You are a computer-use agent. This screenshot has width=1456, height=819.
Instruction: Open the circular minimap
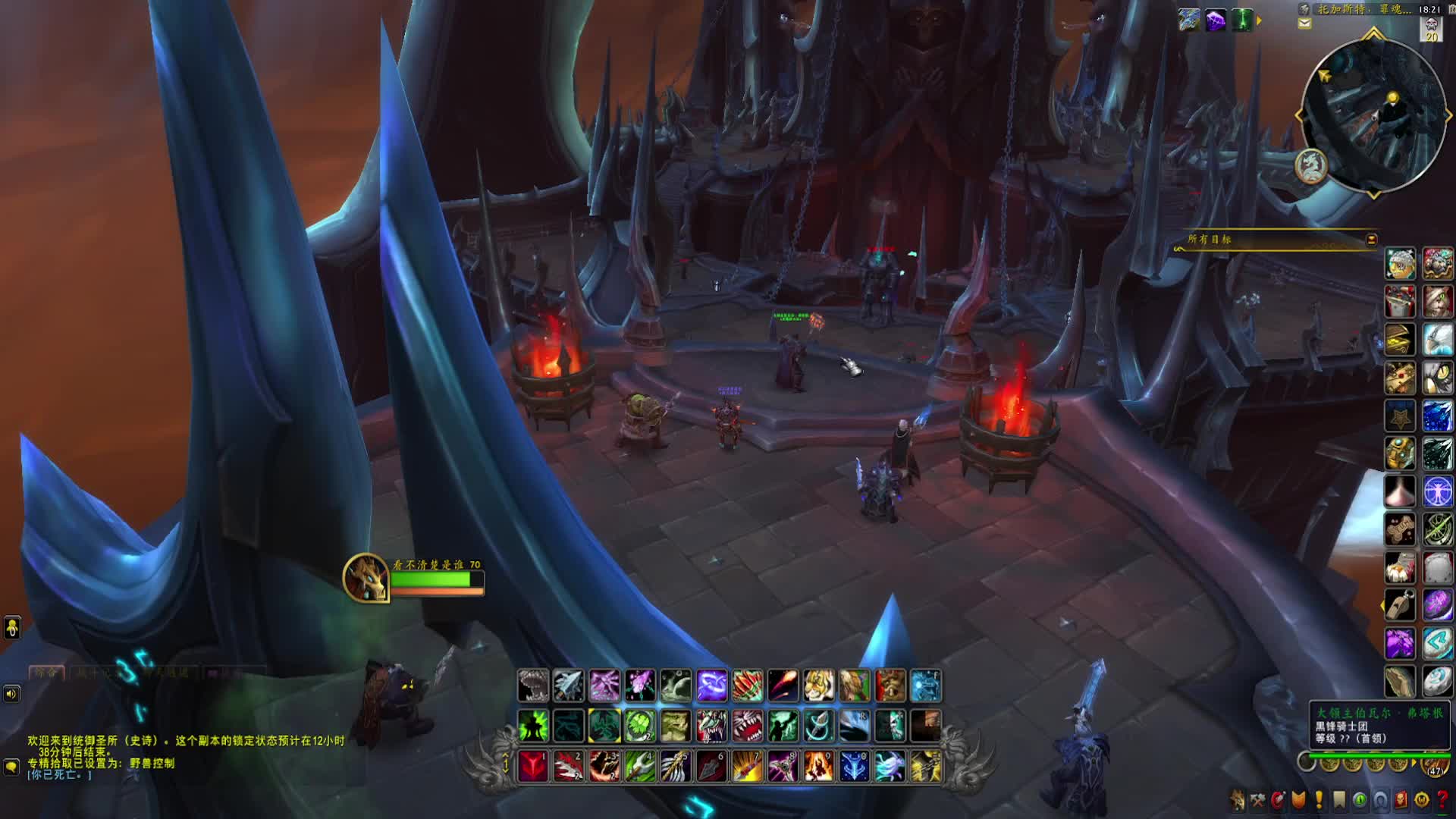[1373, 115]
